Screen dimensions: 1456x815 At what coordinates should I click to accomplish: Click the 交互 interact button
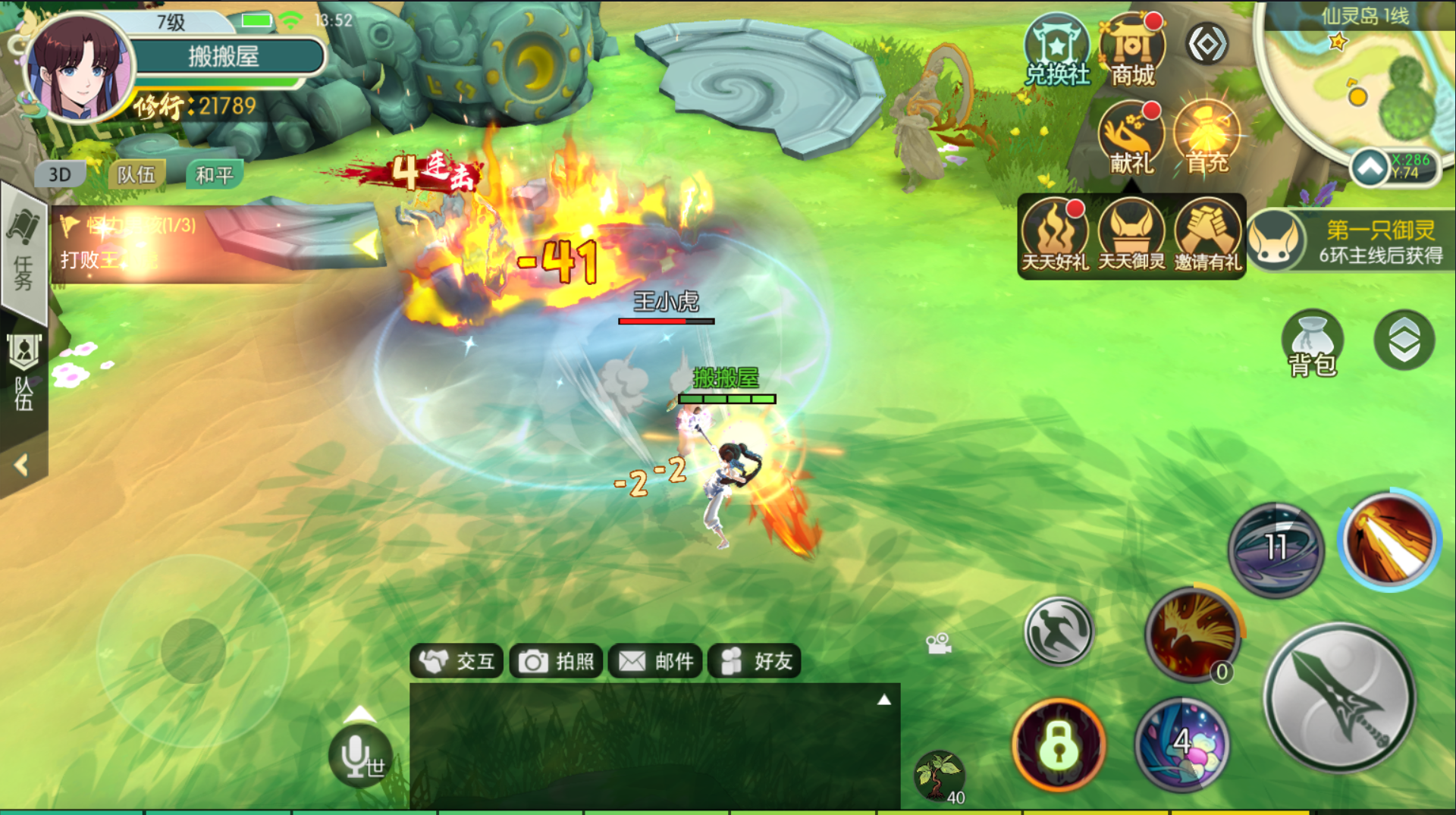click(457, 662)
